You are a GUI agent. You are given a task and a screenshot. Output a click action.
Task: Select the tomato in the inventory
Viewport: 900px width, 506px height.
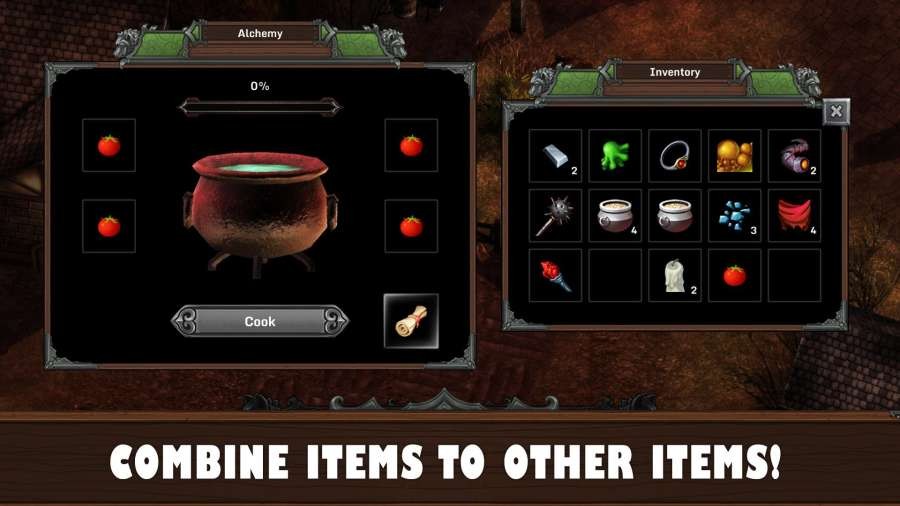coord(734,276)
